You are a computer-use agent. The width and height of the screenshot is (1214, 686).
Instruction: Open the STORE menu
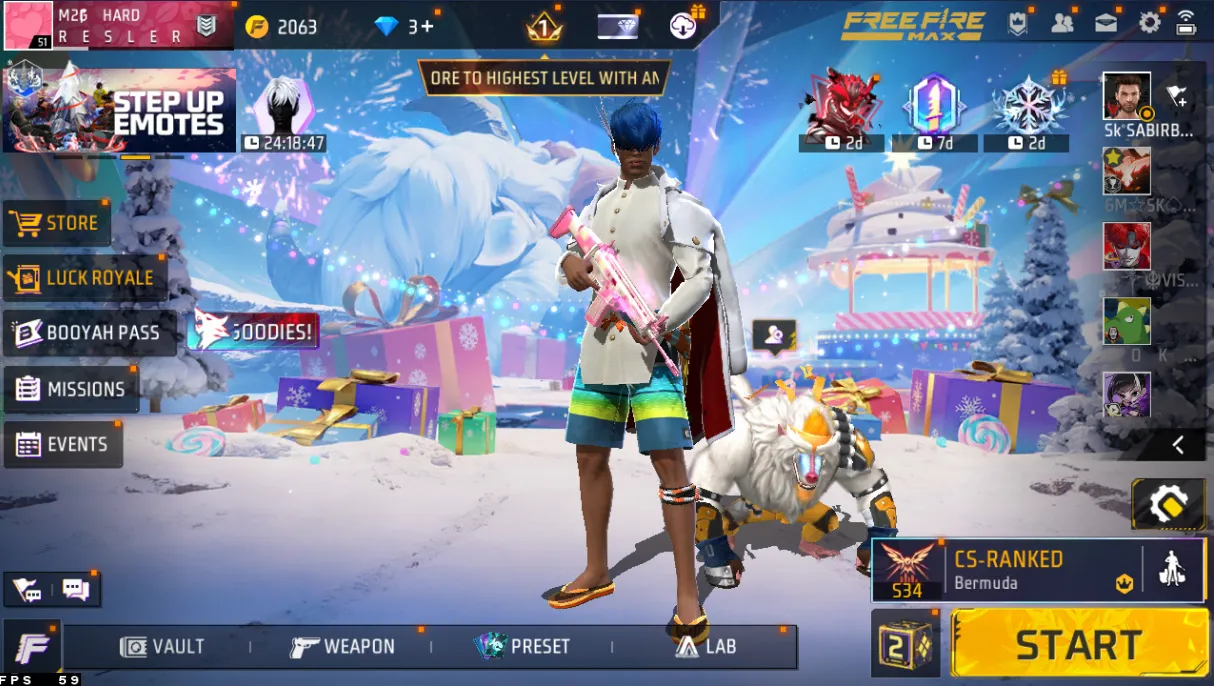coord(57,223)
